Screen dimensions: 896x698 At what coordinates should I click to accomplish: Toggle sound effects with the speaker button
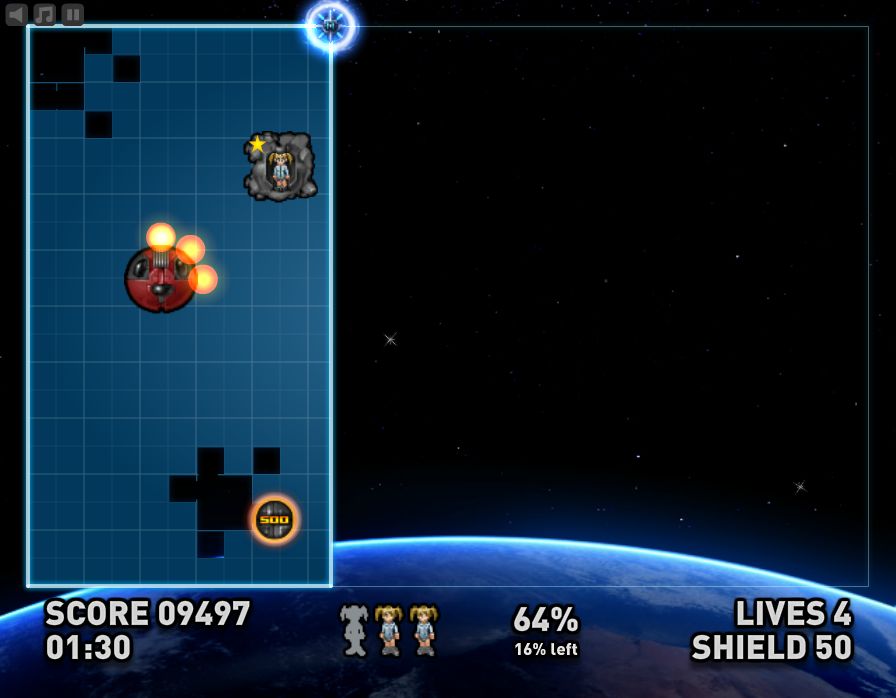pos(17,14)
